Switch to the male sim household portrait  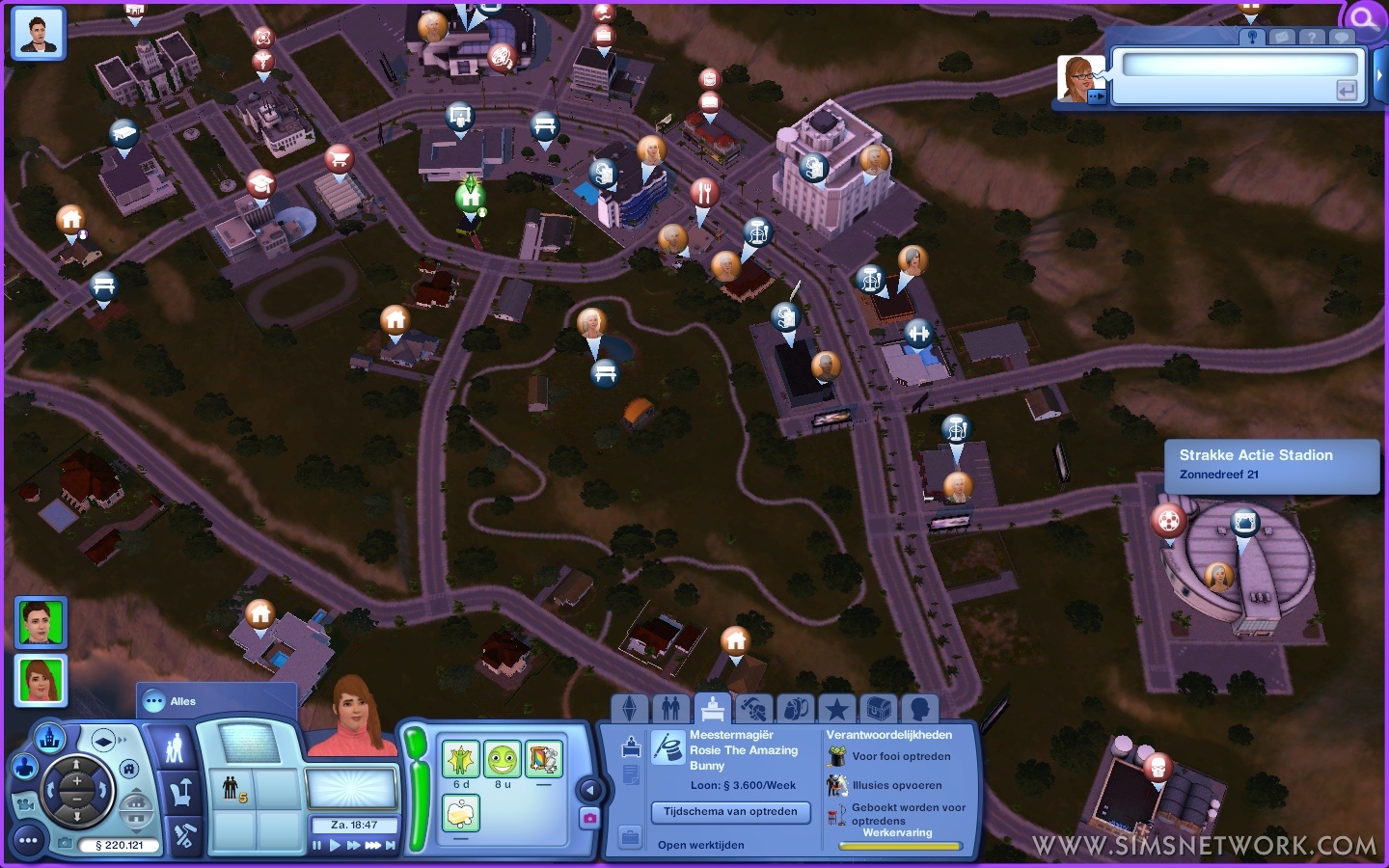(x=40, y=622)
